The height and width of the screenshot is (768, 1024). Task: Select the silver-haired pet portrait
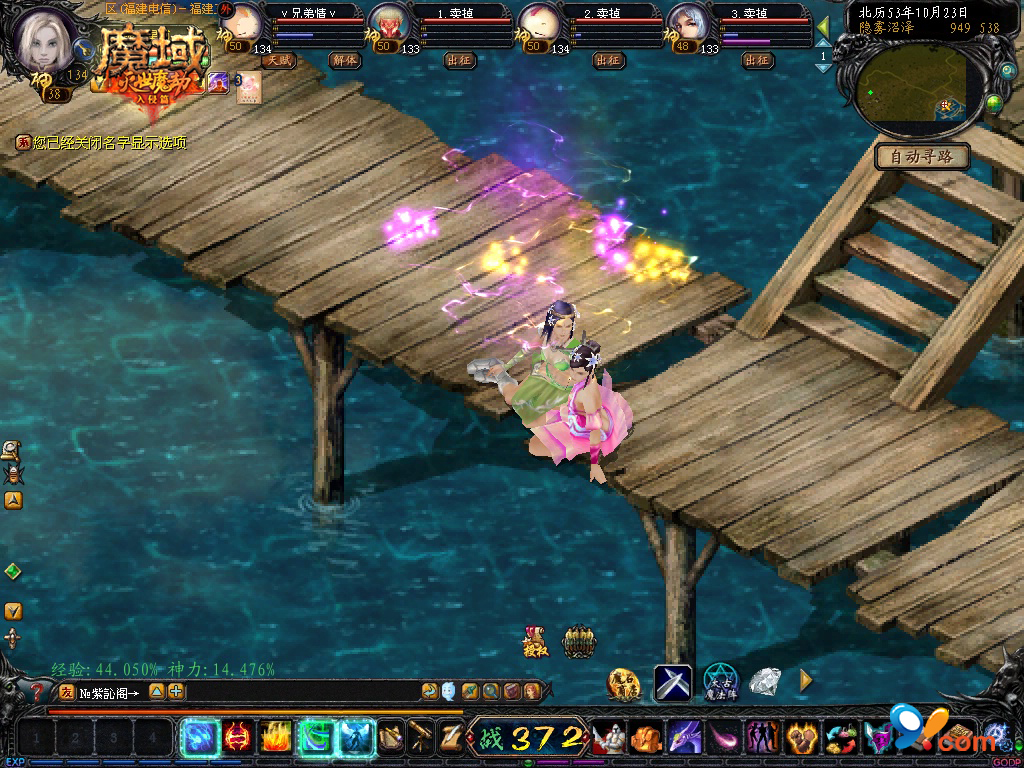point(687,25)
